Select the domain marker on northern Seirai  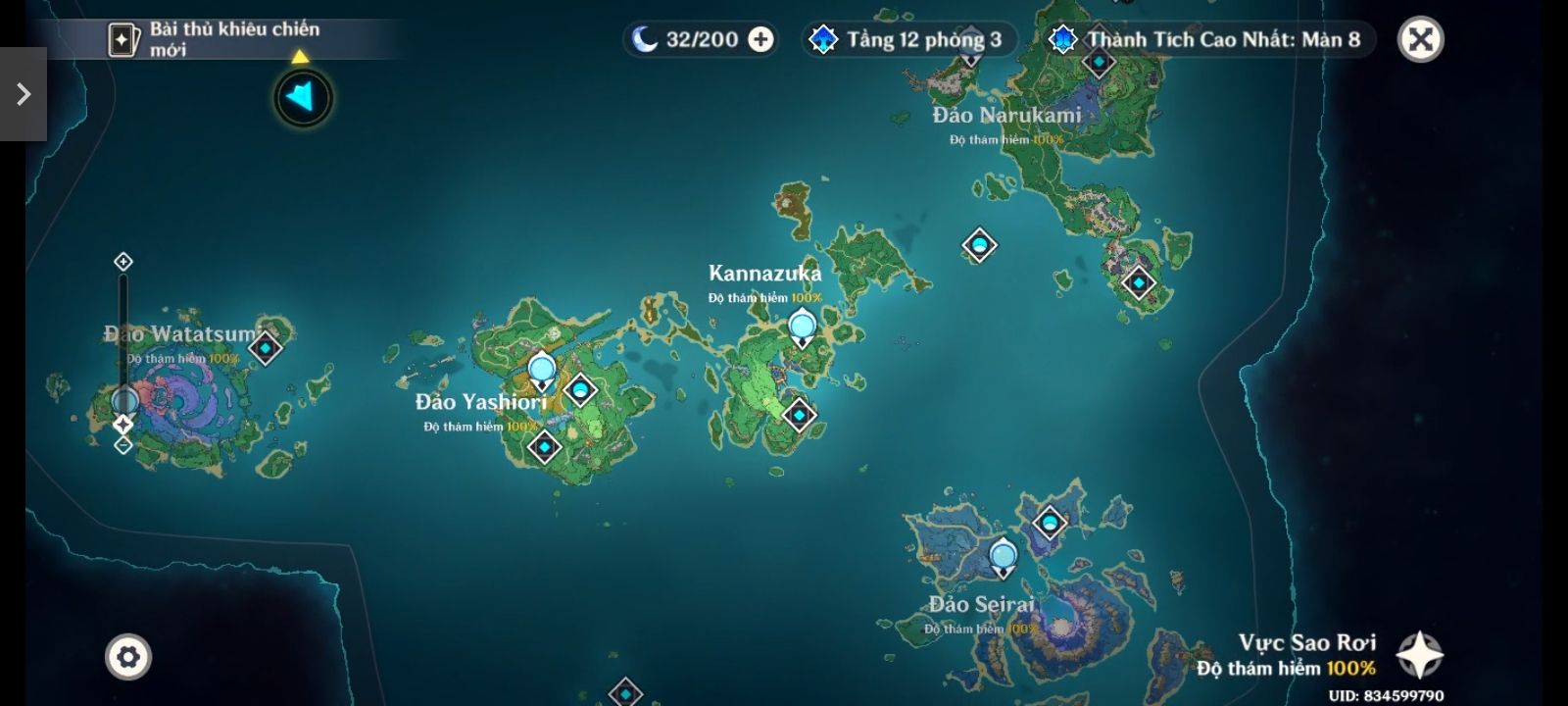pyautogui.click(x=1050, y=523)
